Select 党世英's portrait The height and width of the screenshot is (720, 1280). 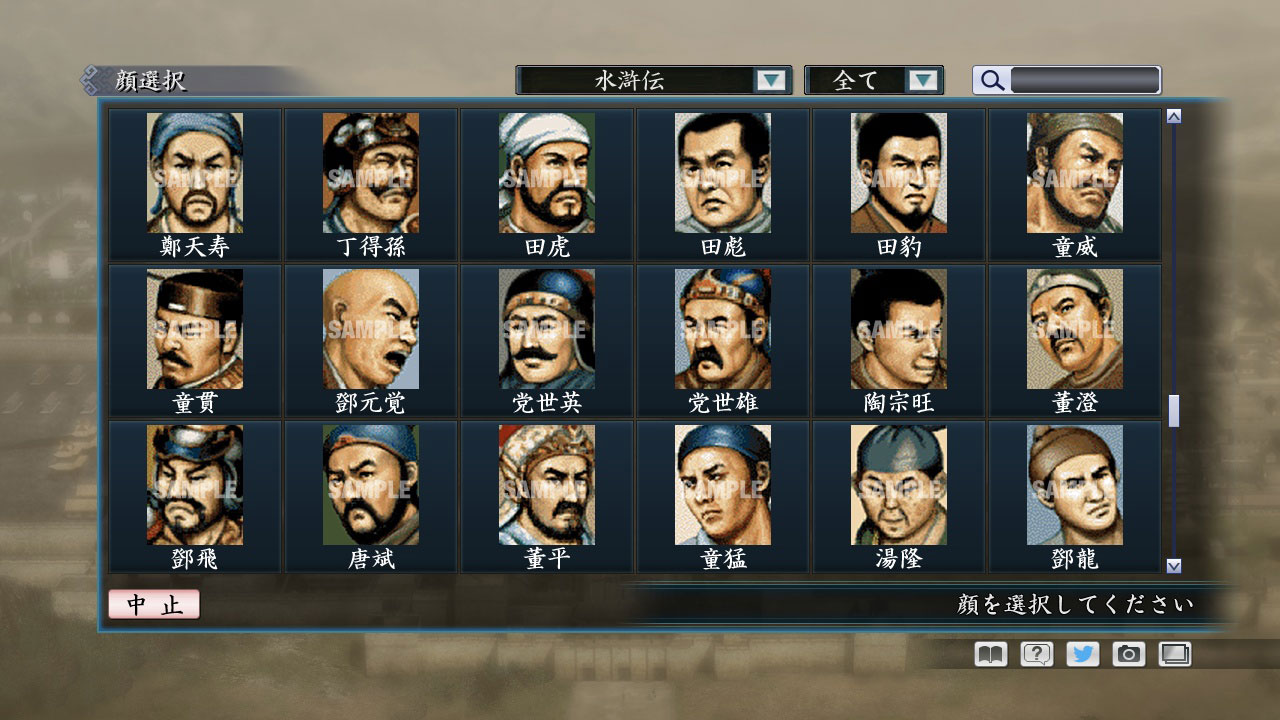pyautogui.click(x=546, y=328)
